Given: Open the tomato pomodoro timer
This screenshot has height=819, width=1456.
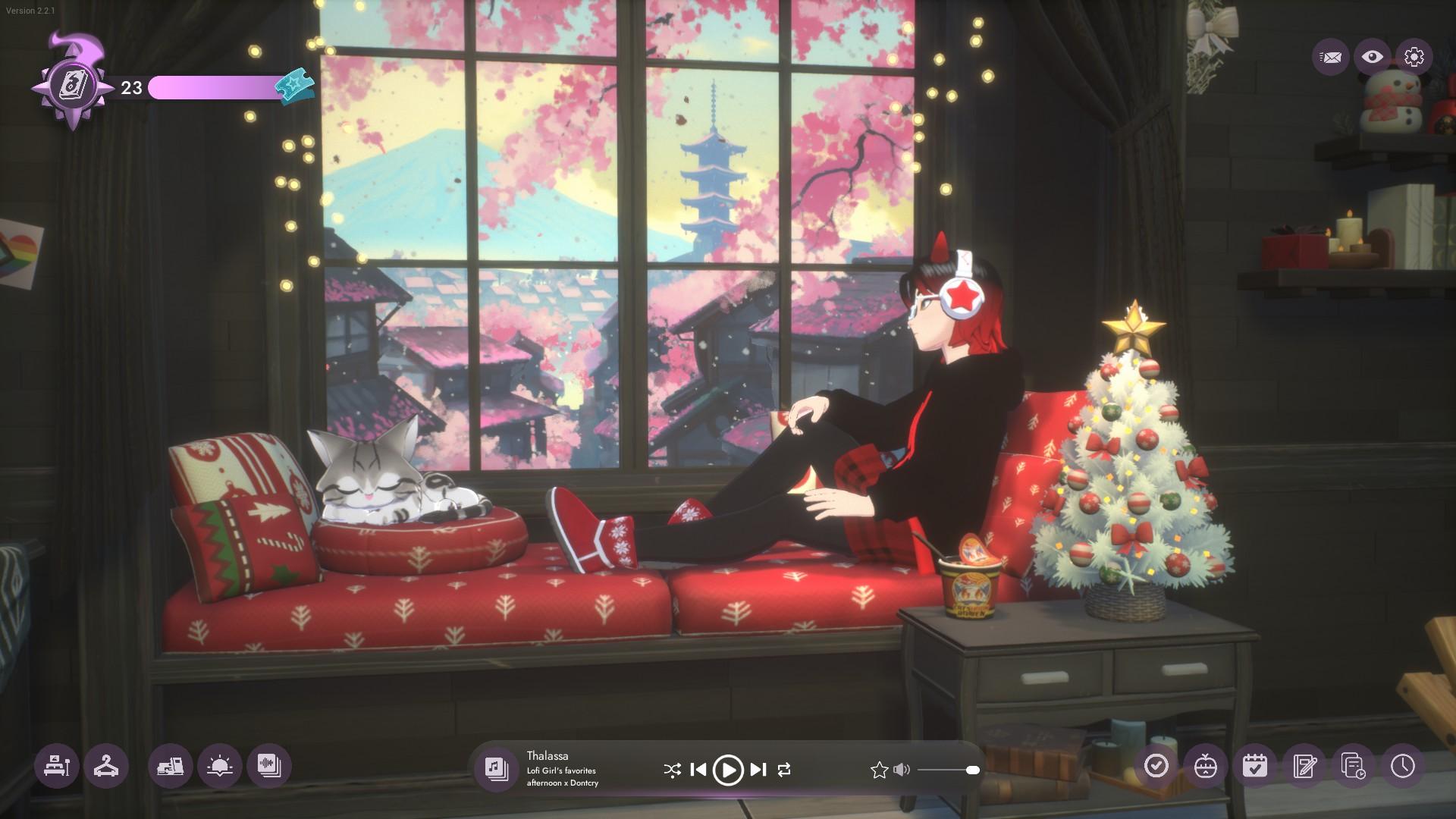Looking at the screenshot, I should [1206, 766].
